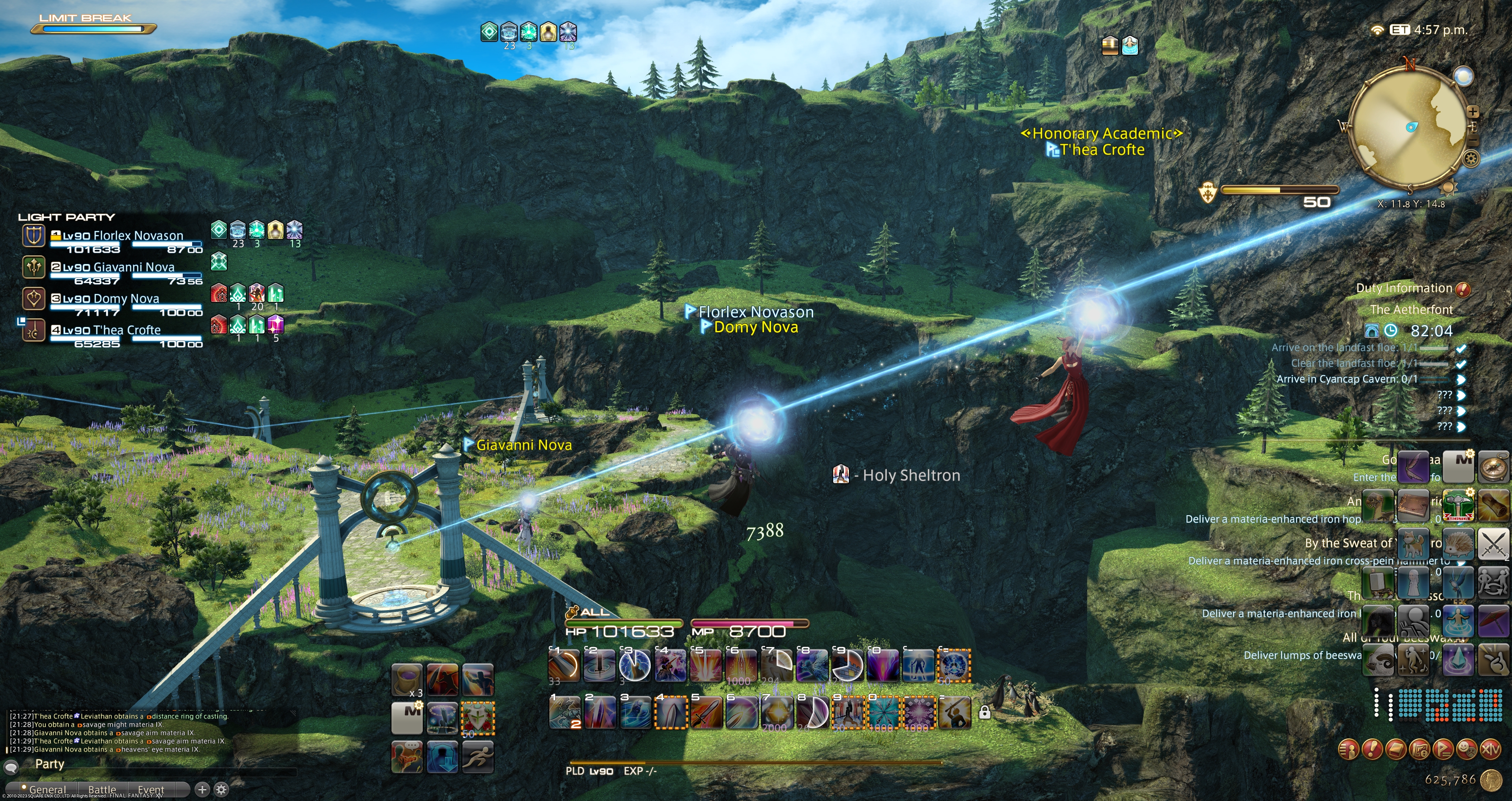Image resolution: width=1512 pixels, height=801 pixels.
Task: Summon the hedgehog minion from hotbar
Action: point(1458,544)
